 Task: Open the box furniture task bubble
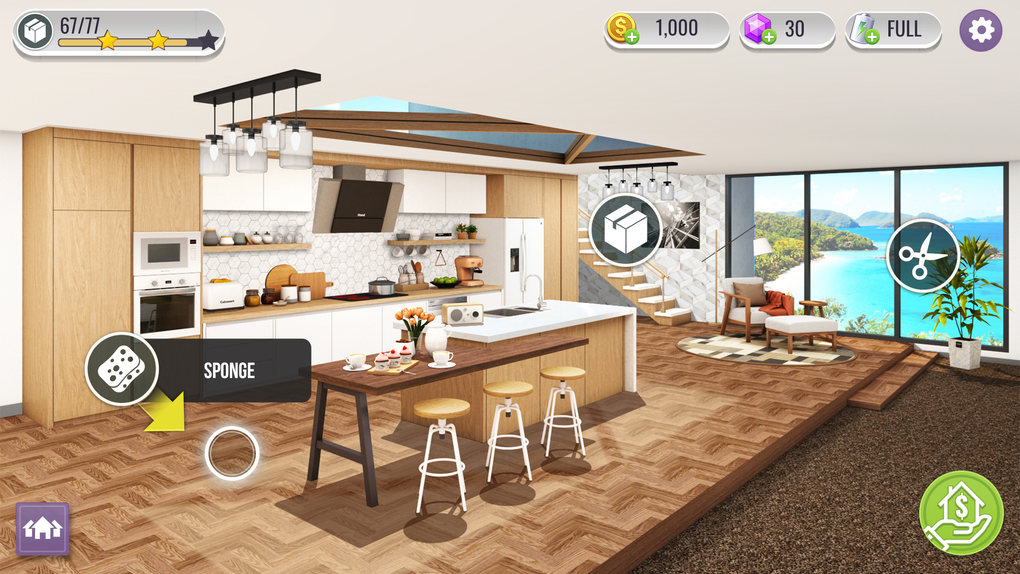pos(625,229)
